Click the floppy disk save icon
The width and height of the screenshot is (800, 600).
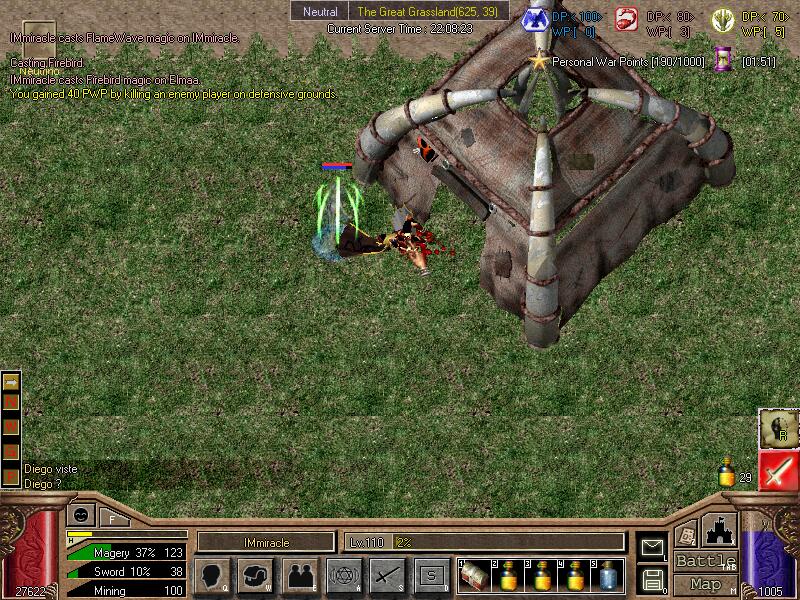pyautogui.click(x=652, y=579)
